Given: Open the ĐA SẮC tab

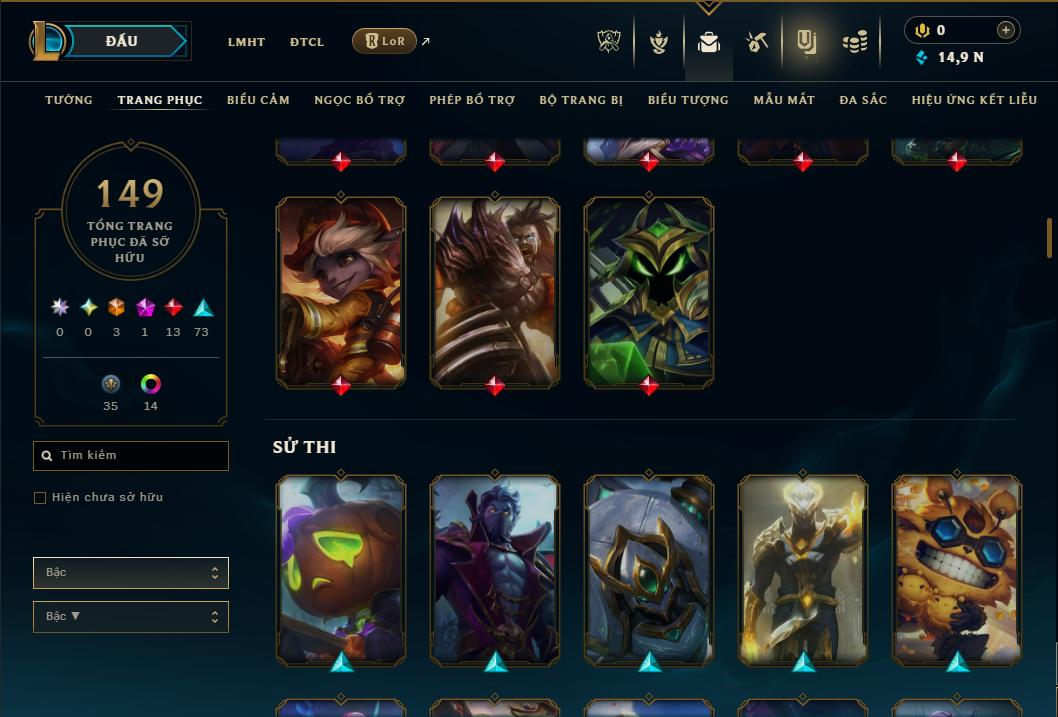Looking at the screenshot, I should [x=863, y=100].
